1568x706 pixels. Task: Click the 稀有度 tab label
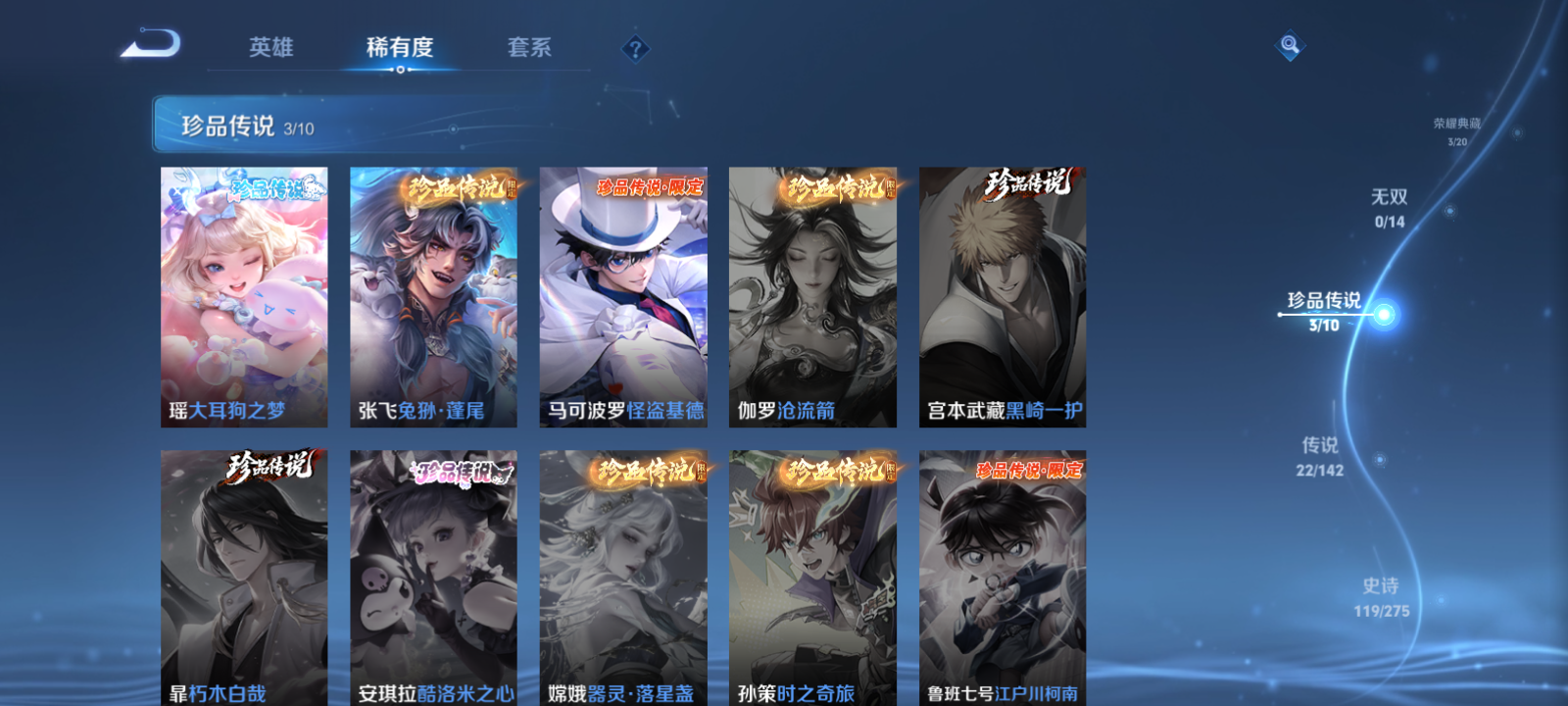coord(397,47)
